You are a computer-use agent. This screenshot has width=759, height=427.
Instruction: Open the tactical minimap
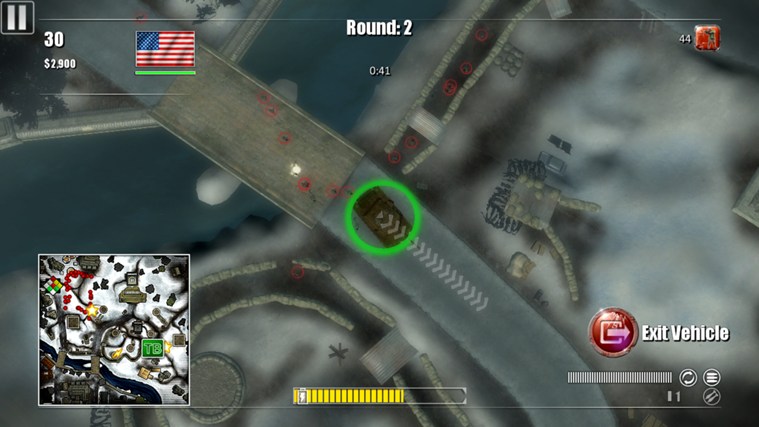(x=114, y=329)
